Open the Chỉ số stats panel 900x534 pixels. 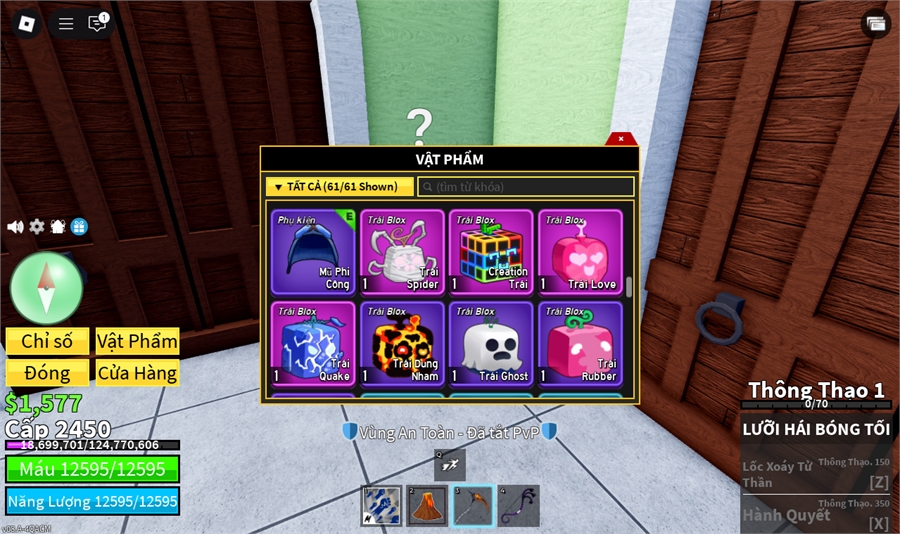click(x=47, y=341)
